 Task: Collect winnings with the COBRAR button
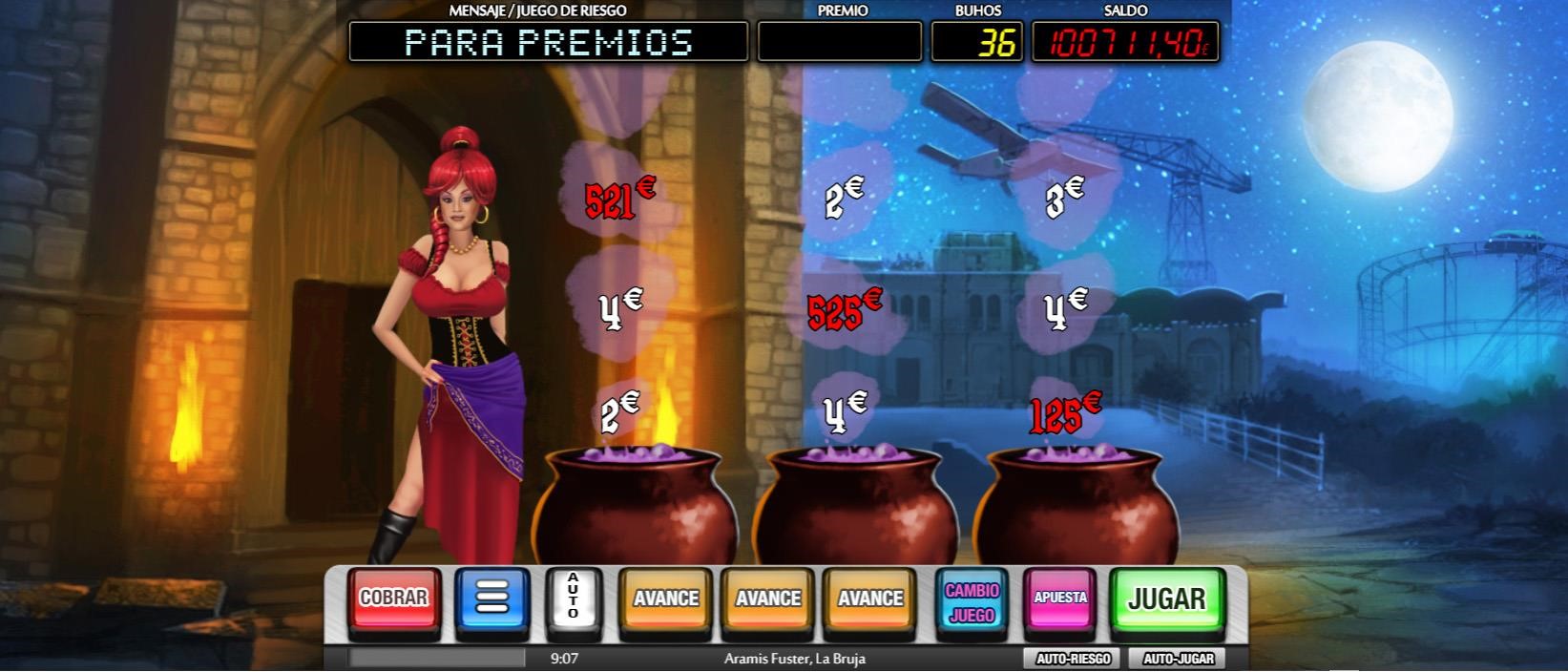tap(393, 598)
